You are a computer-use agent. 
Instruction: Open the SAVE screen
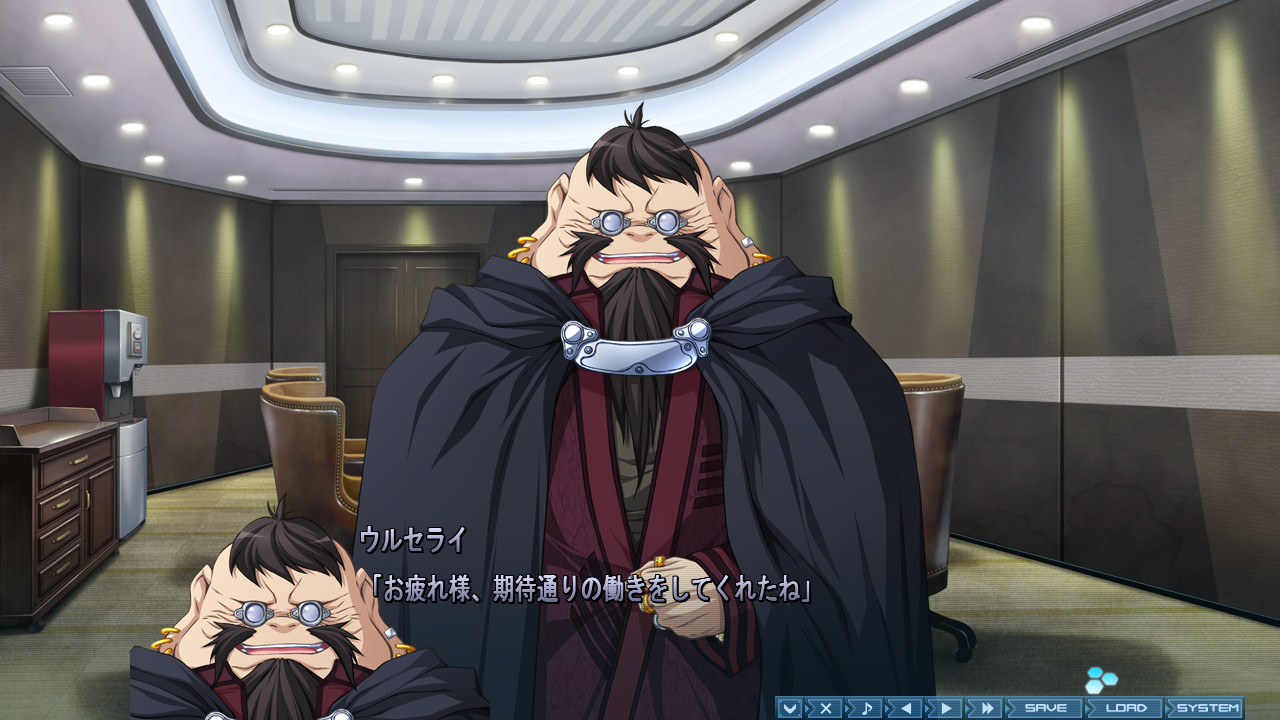pyautogui.click(x=1044, y=707)
